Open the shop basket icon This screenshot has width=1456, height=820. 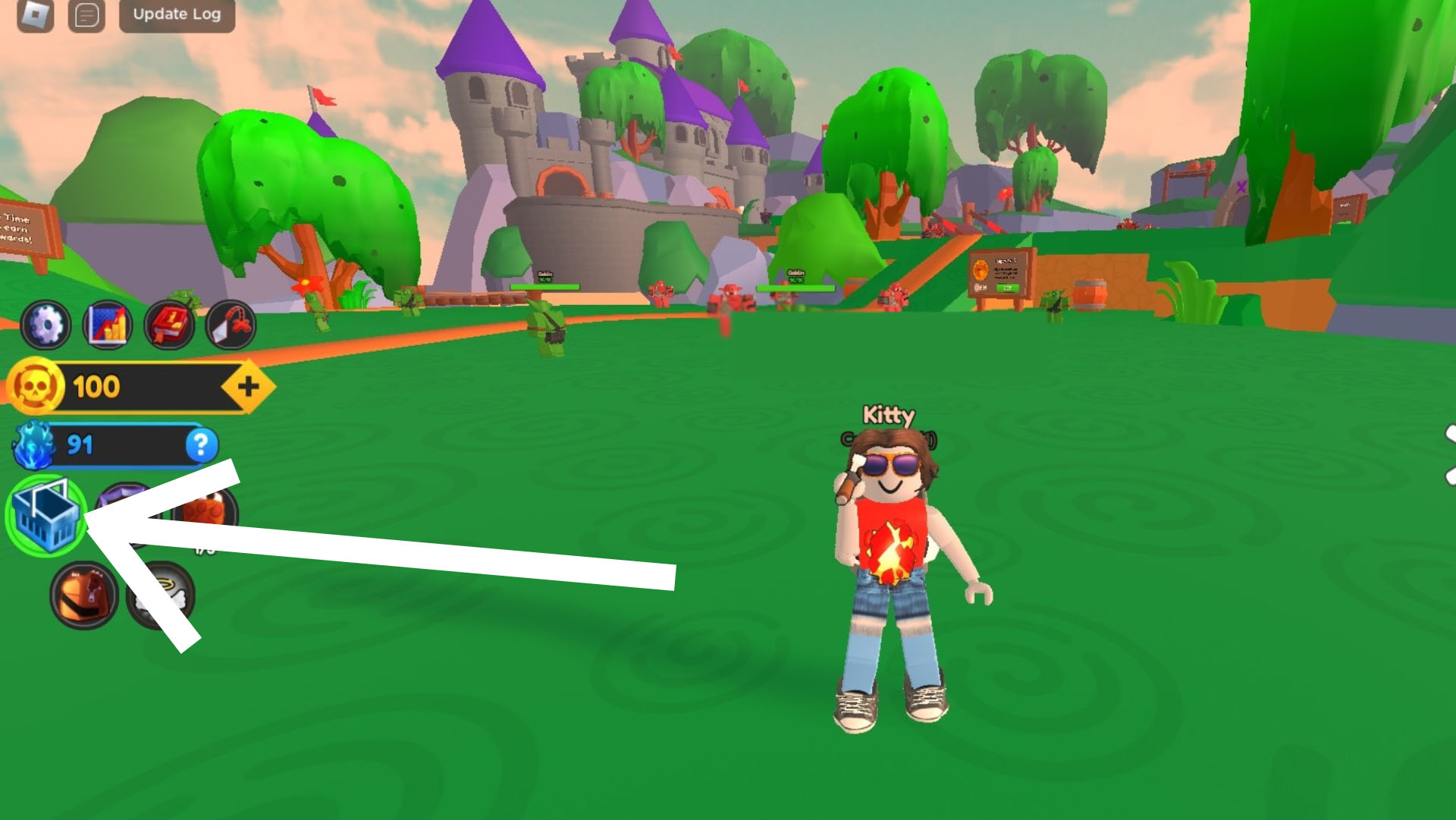(x=45, y=516)
